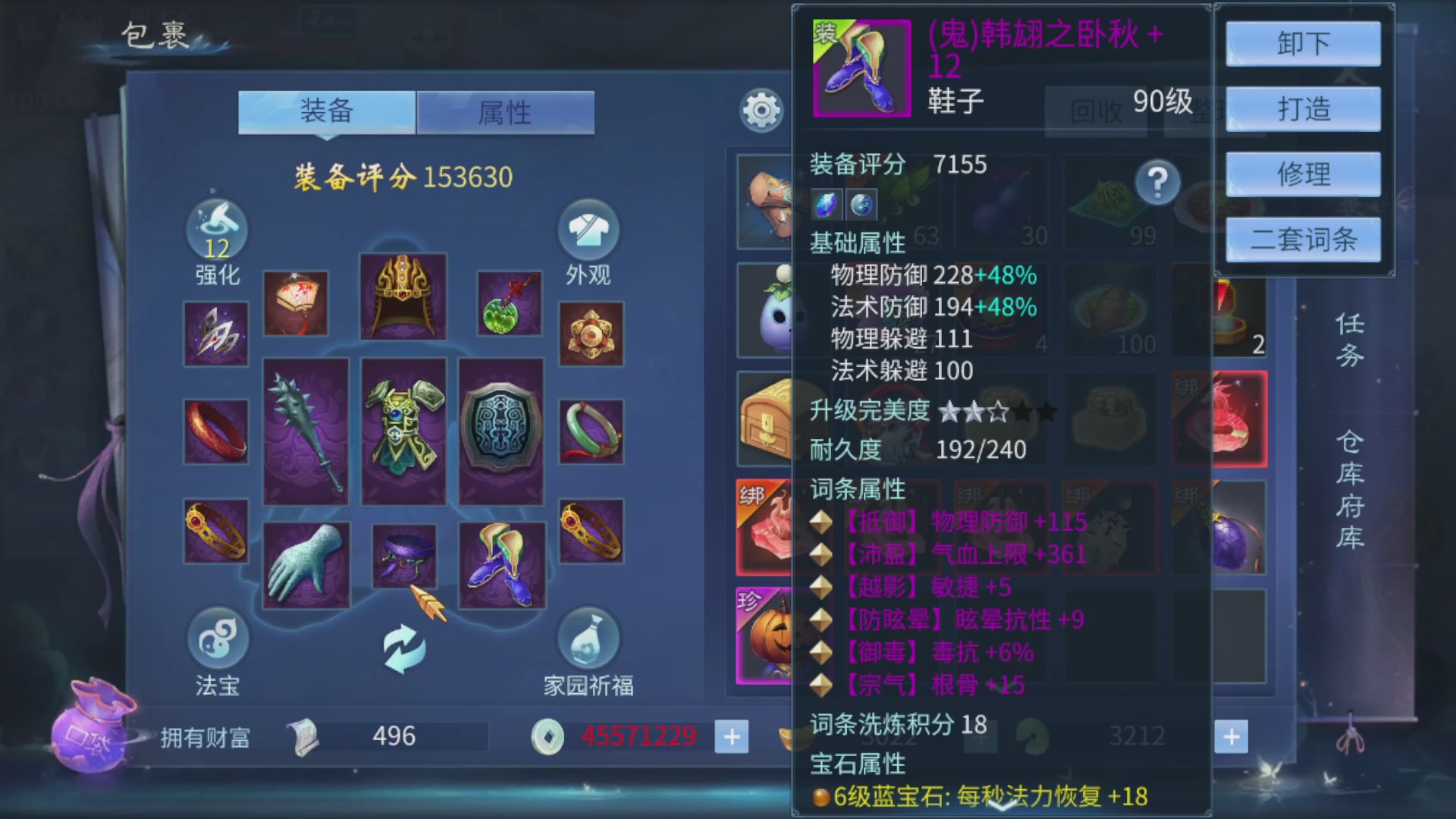
Task: Switch to the 回收 tab
Action: [1095, 111]
